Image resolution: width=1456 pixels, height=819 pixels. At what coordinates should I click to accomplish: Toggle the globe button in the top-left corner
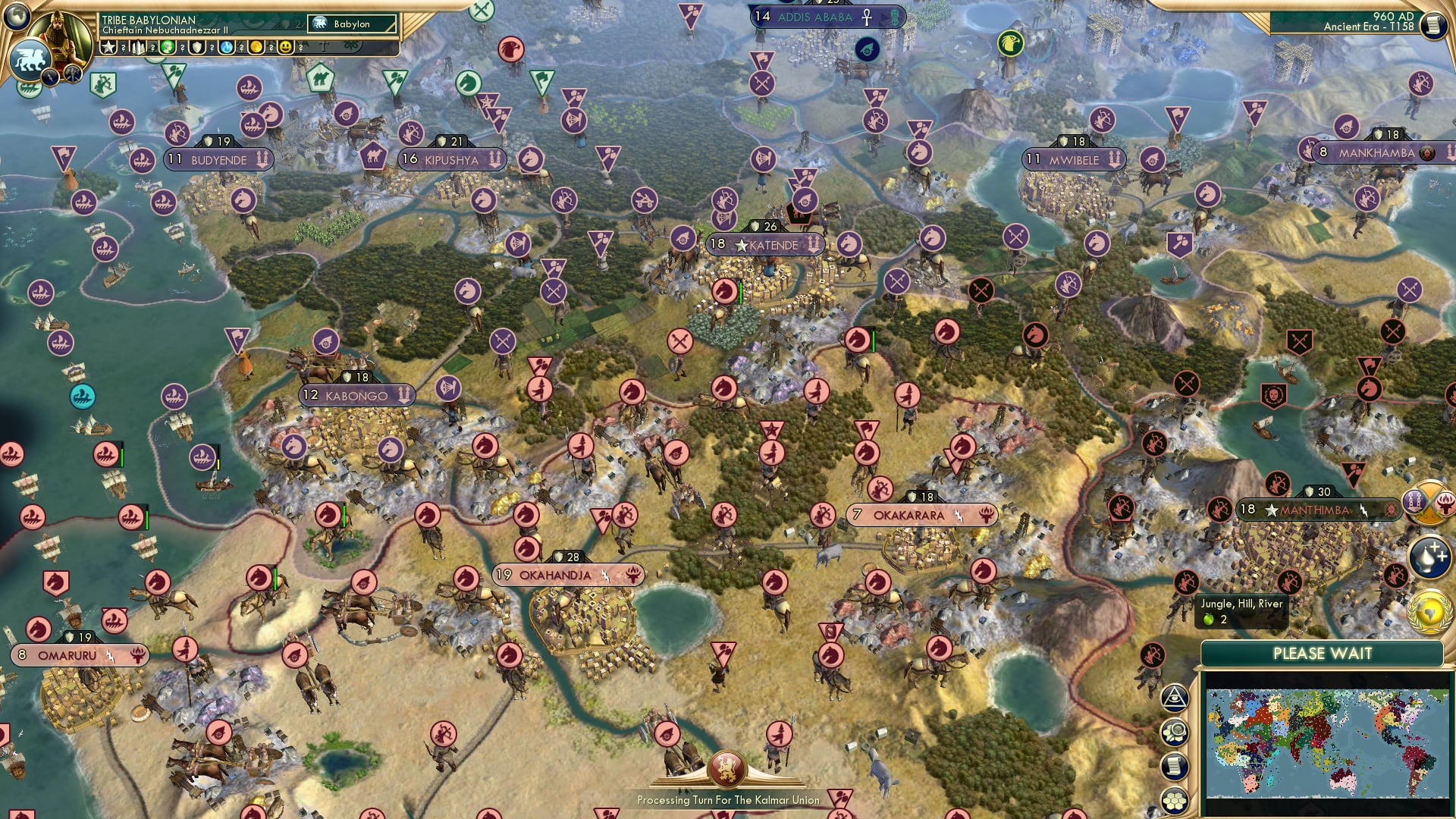click(x=16, y=16)
